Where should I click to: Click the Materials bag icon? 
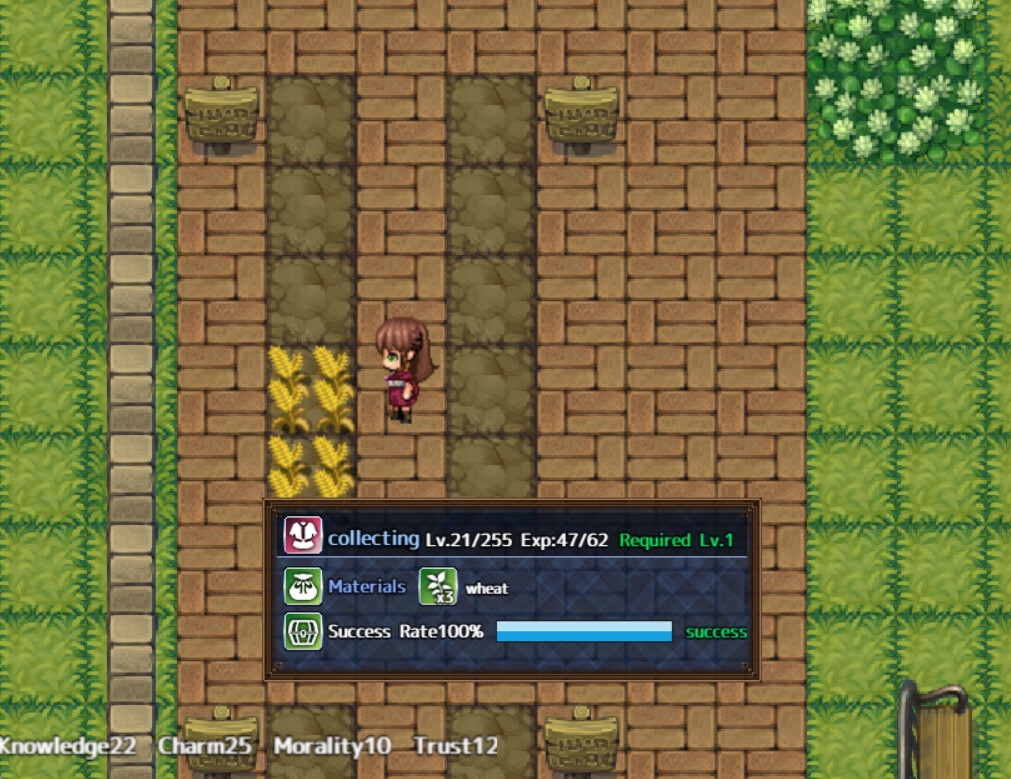[x=303, y=587]
